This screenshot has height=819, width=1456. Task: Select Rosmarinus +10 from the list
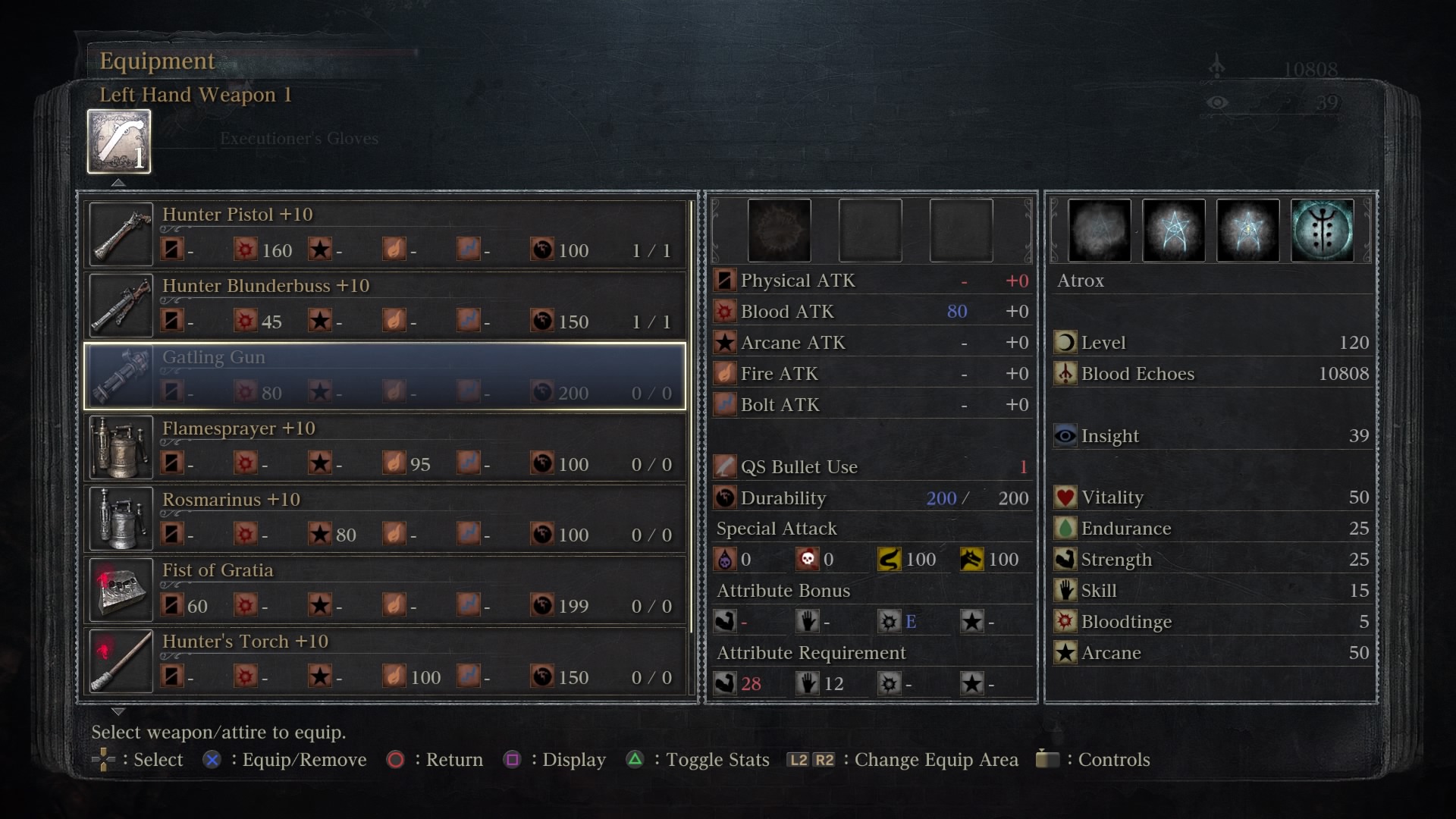tap(385, 519)
